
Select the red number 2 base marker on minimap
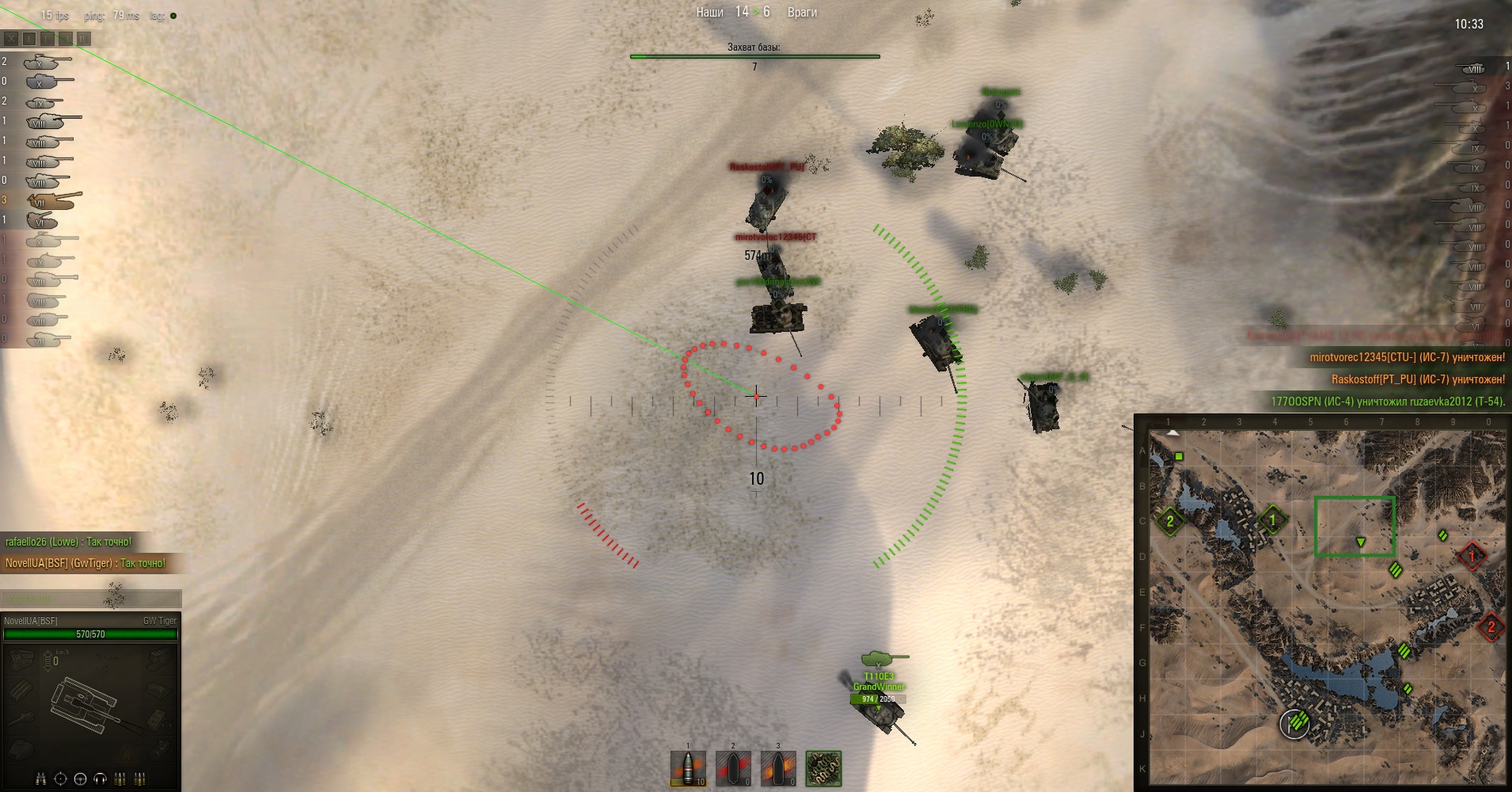point(1491,627)
